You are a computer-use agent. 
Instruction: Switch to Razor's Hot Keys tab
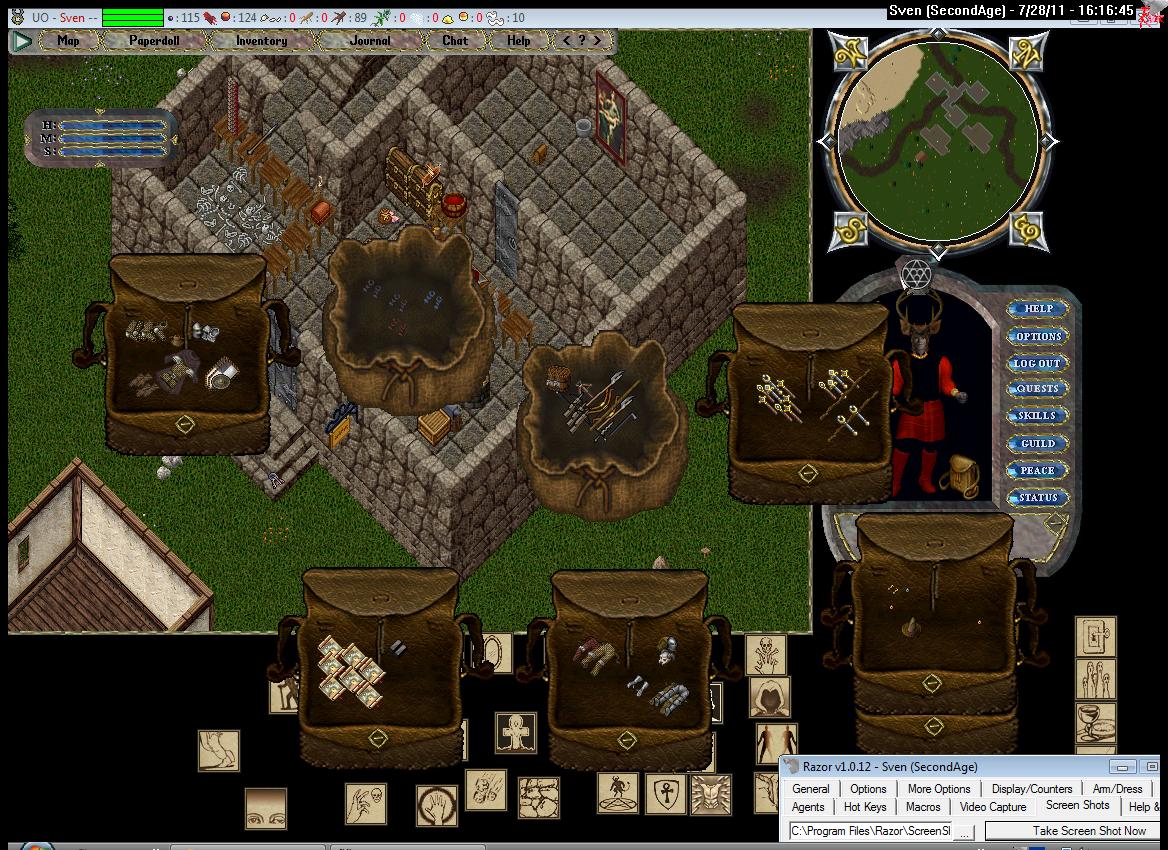(x=865, y=807)
